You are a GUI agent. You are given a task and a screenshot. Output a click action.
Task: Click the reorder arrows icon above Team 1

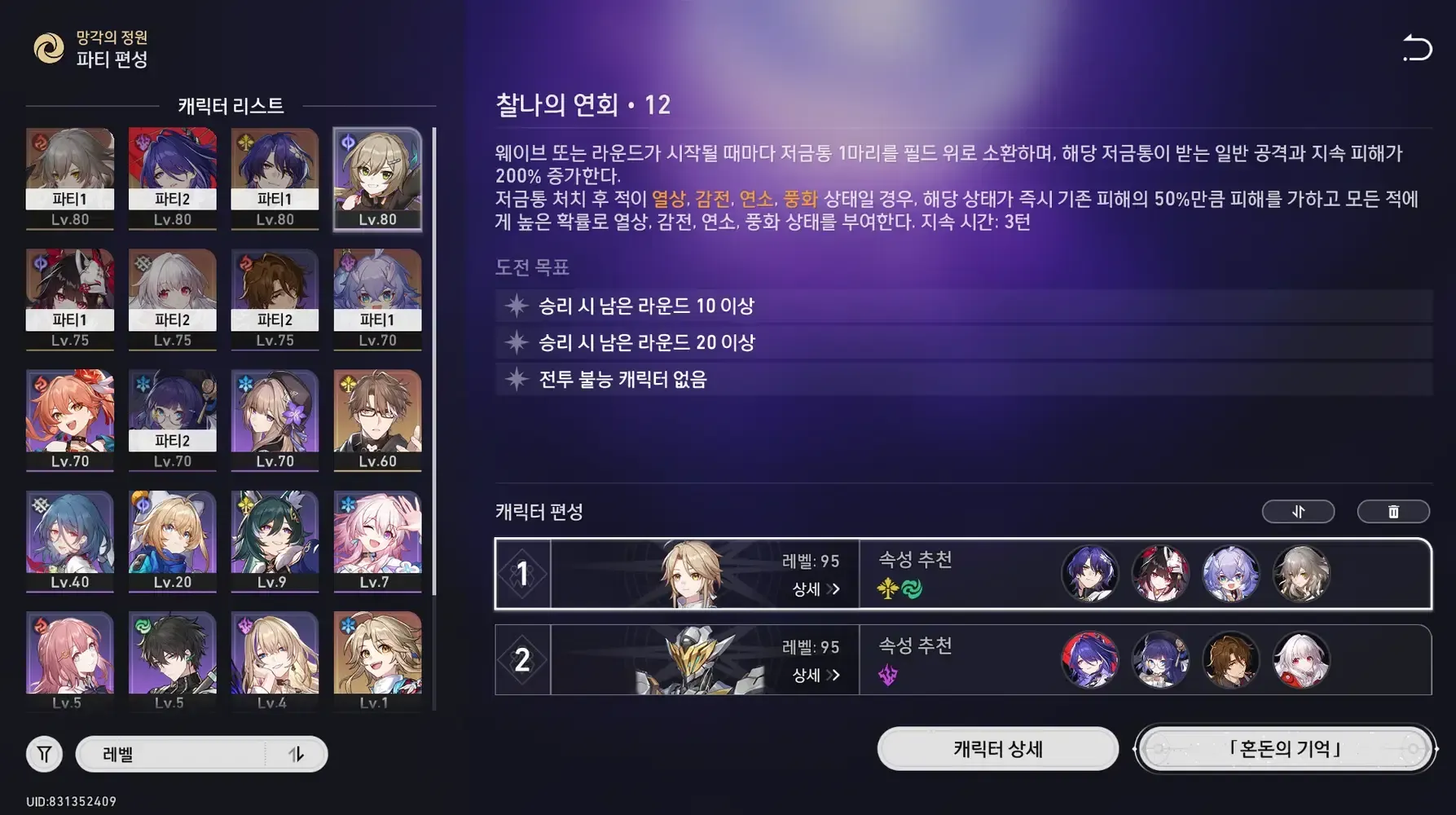tap(1299, 511)
